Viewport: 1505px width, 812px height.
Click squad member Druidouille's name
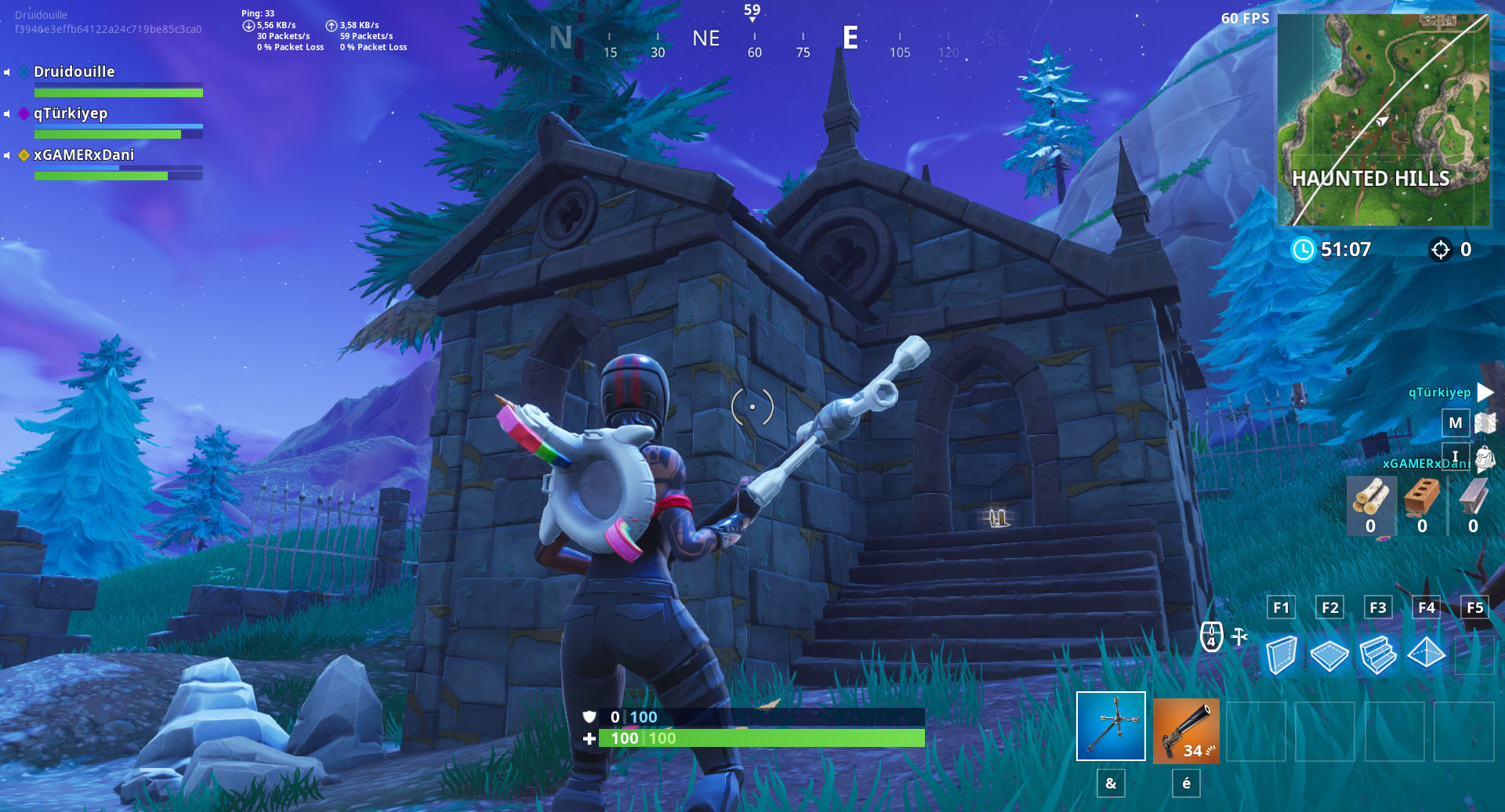[x=74, y=72]
